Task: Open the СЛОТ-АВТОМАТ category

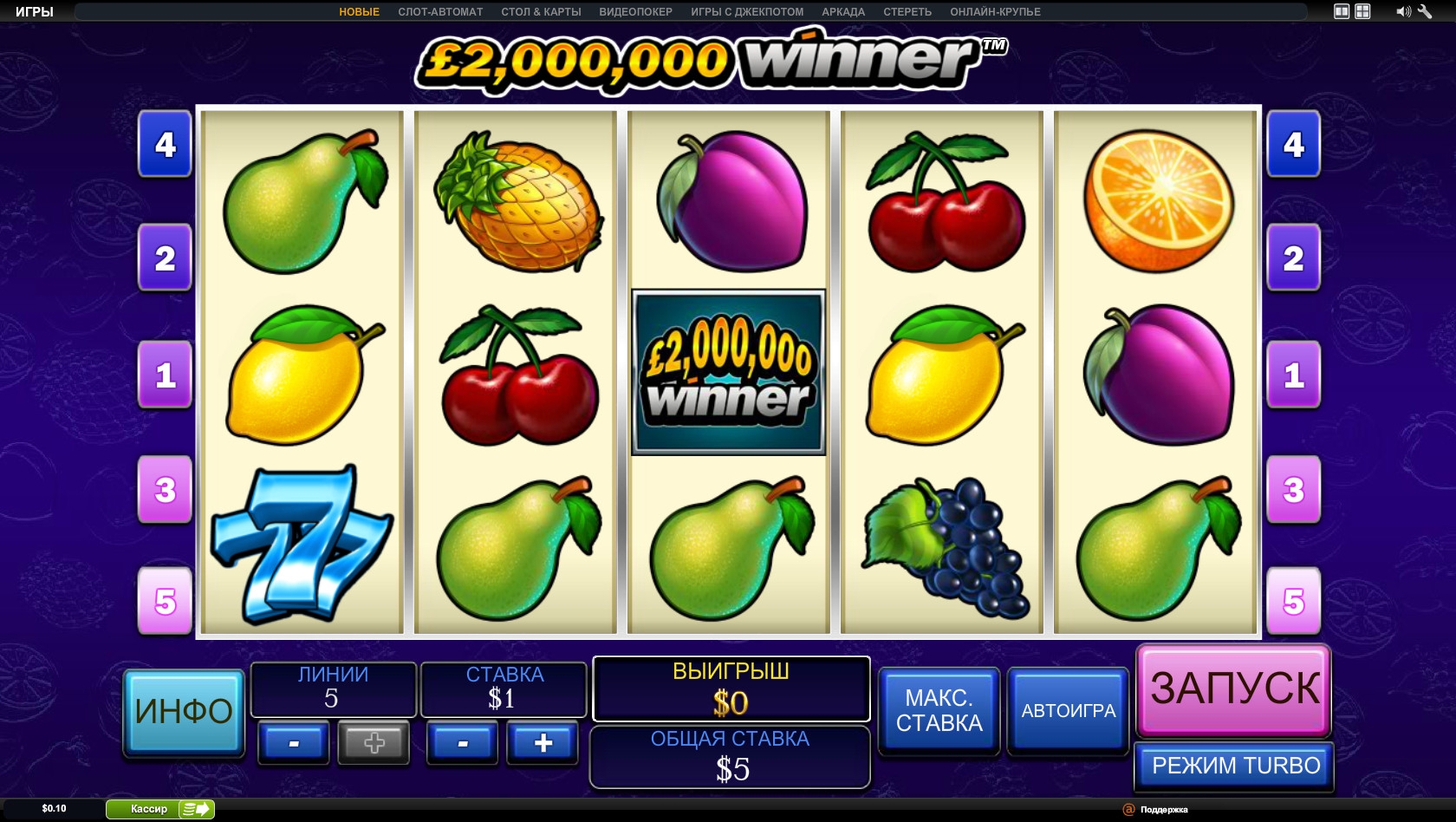Action: point(440,12)
